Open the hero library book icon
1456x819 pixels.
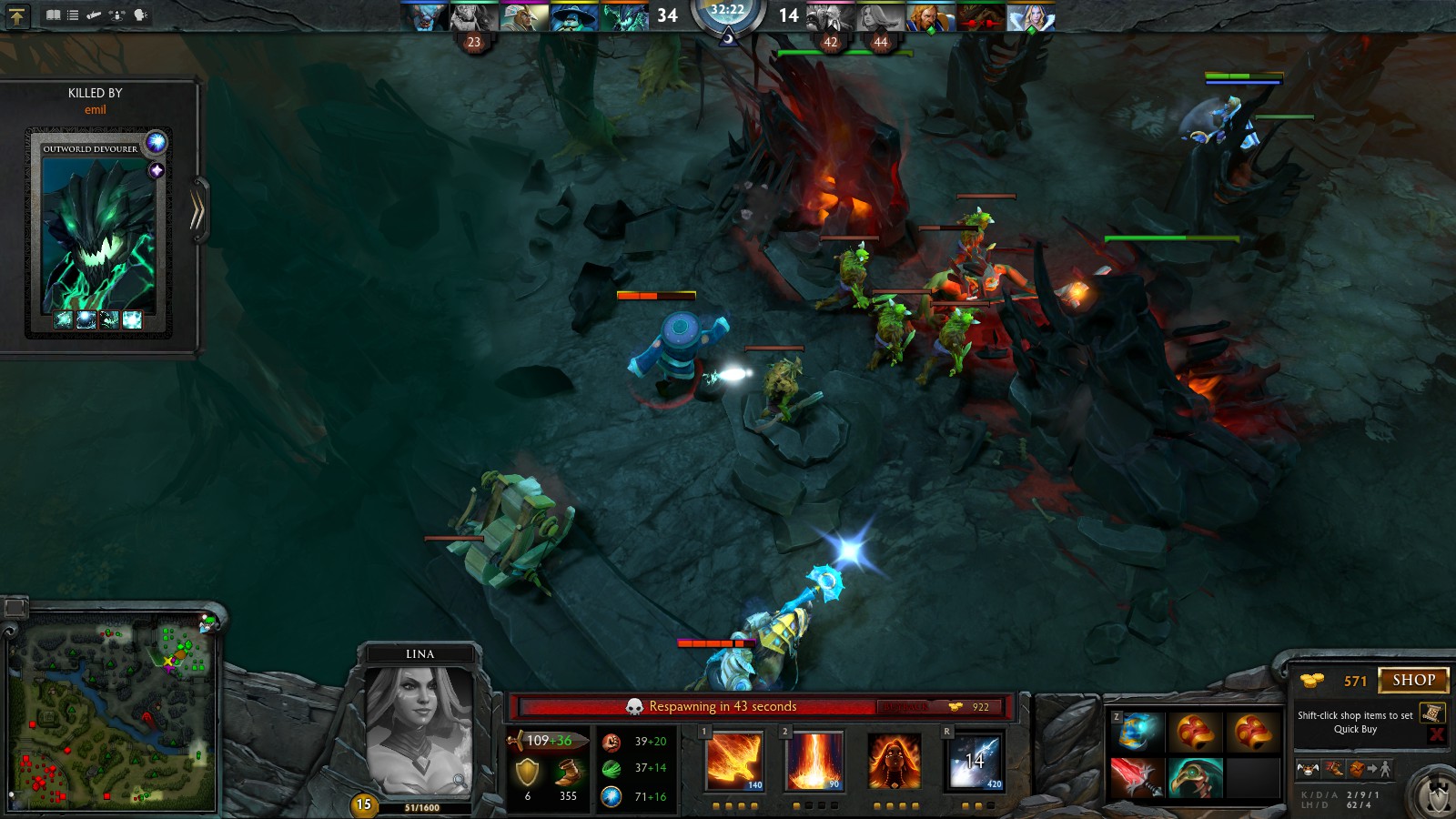(53, 15)
